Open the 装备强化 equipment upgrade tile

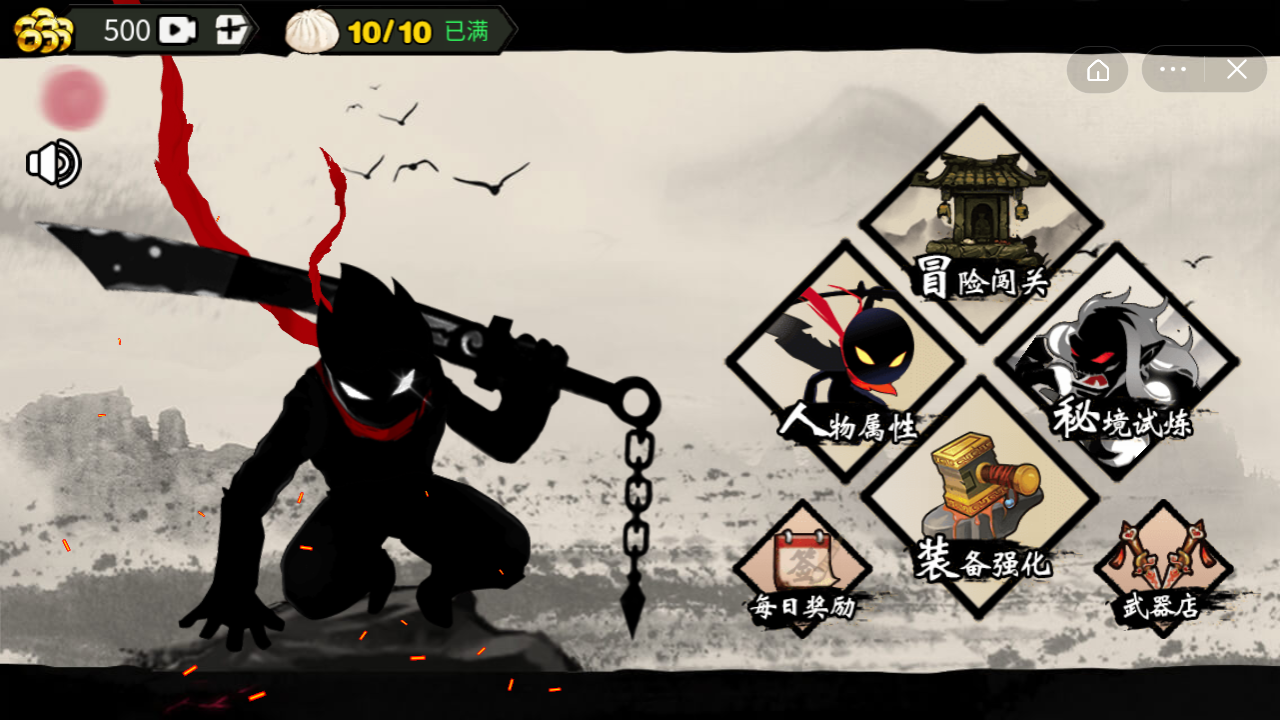981,498
